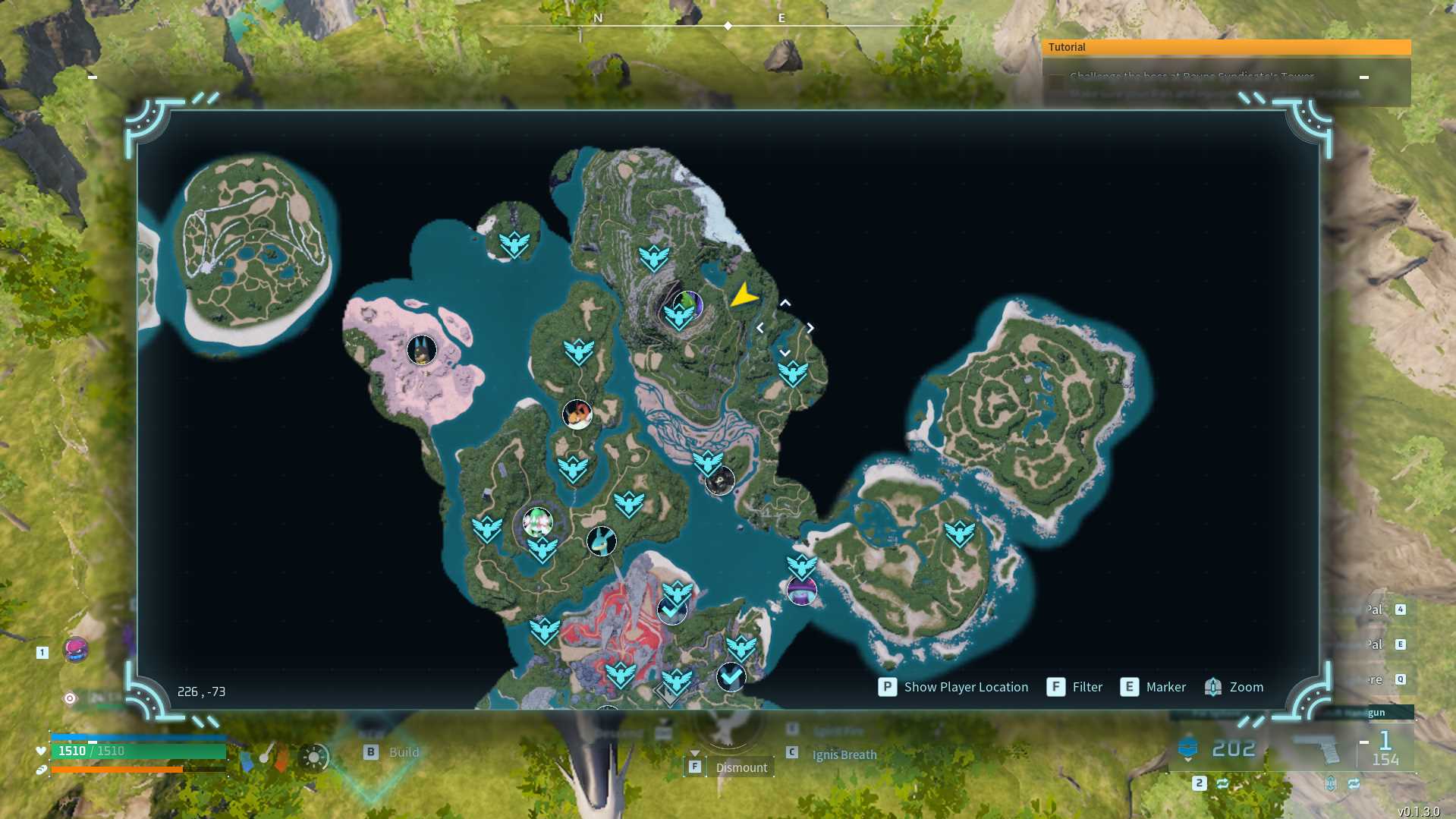Select the purple-hatted boss marker by the shore

pyautogui.click(x=802, y=591)
